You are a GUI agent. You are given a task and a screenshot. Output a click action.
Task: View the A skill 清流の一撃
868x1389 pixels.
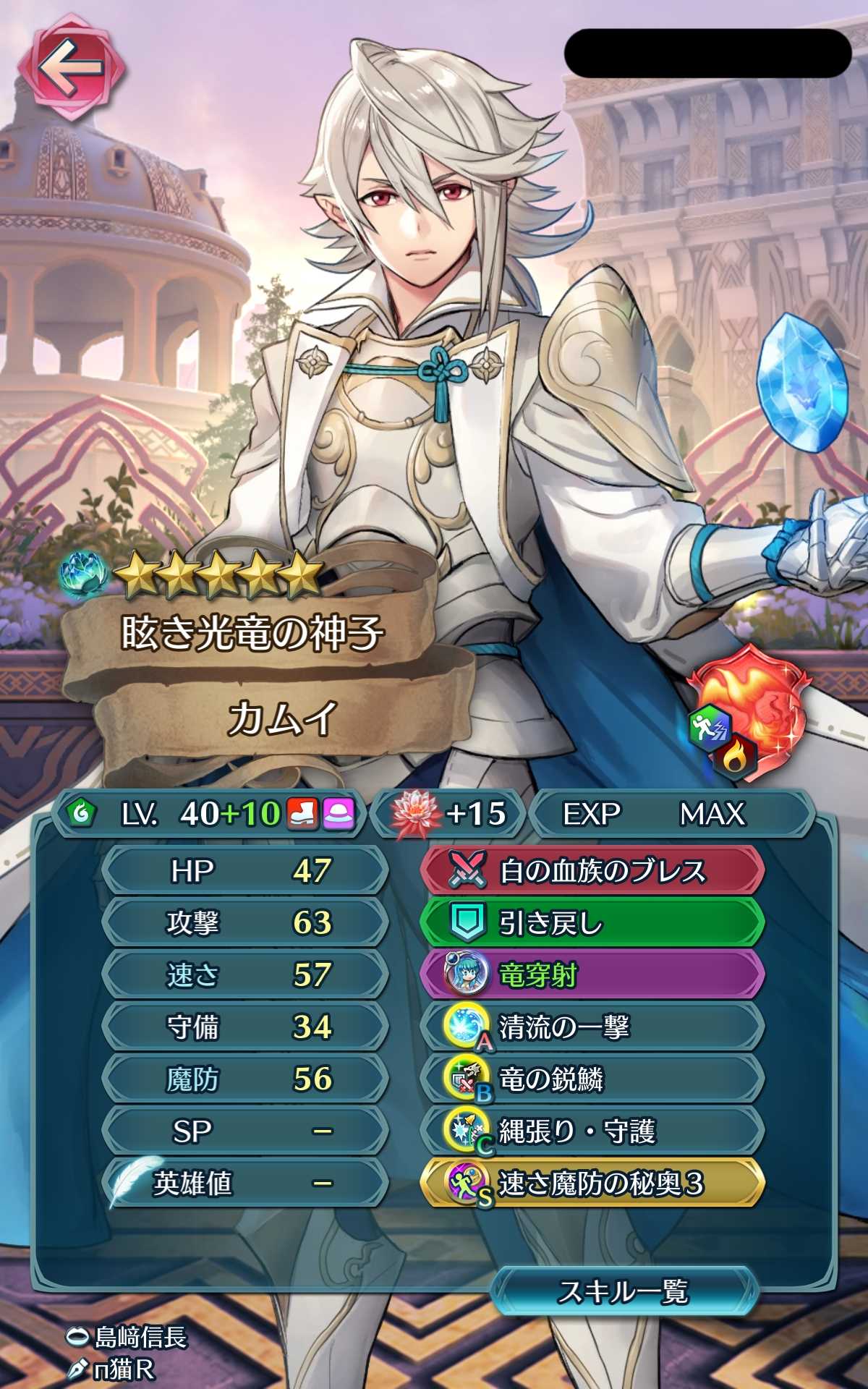pyautogui.click(x=592, y=1027)
